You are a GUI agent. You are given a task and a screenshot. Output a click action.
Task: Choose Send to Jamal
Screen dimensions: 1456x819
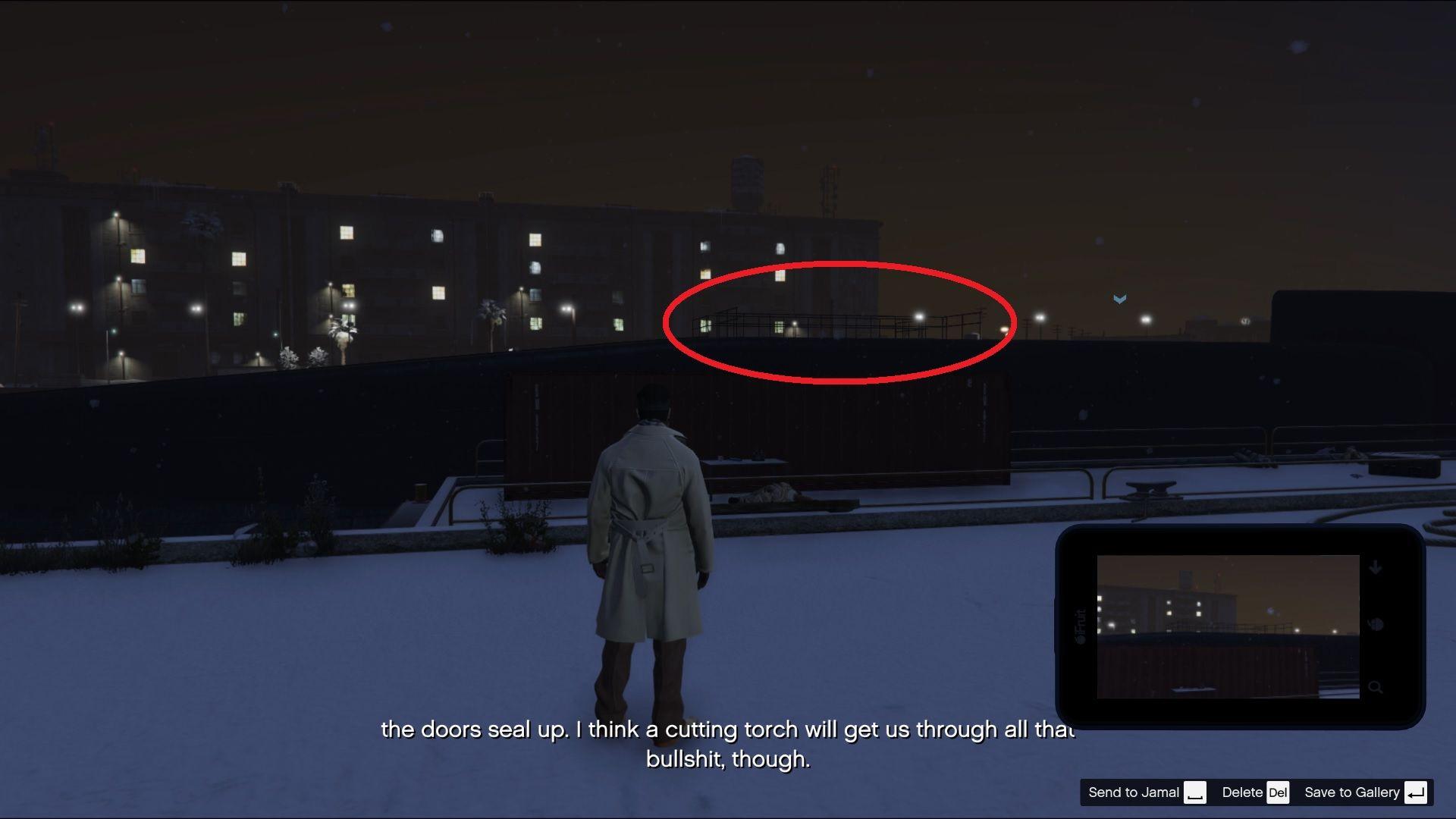point(1146,792)
